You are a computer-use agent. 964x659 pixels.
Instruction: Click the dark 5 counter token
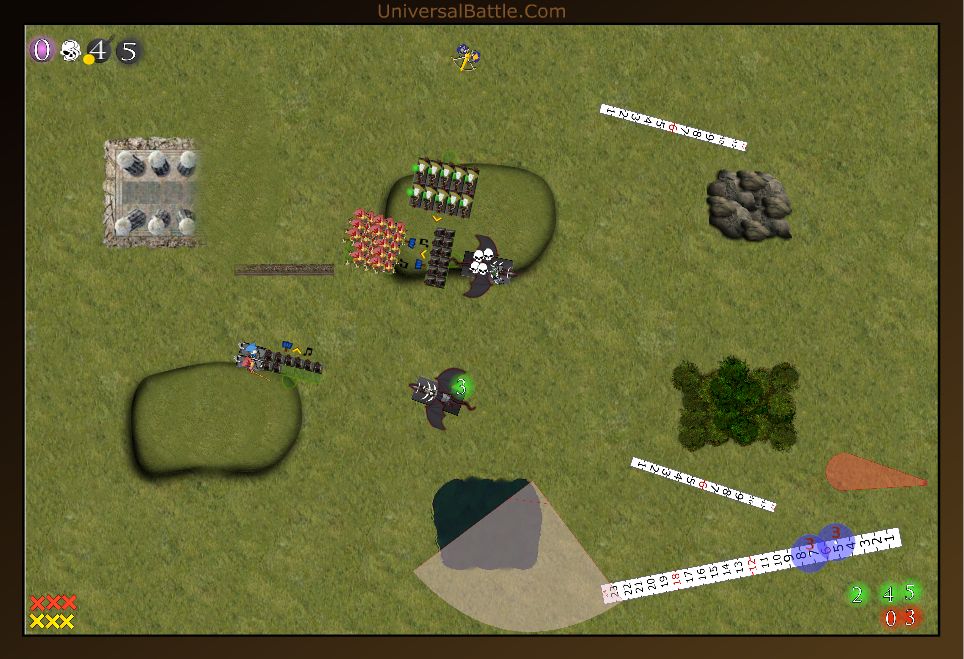pyautogui.click(x=128, y=50)
